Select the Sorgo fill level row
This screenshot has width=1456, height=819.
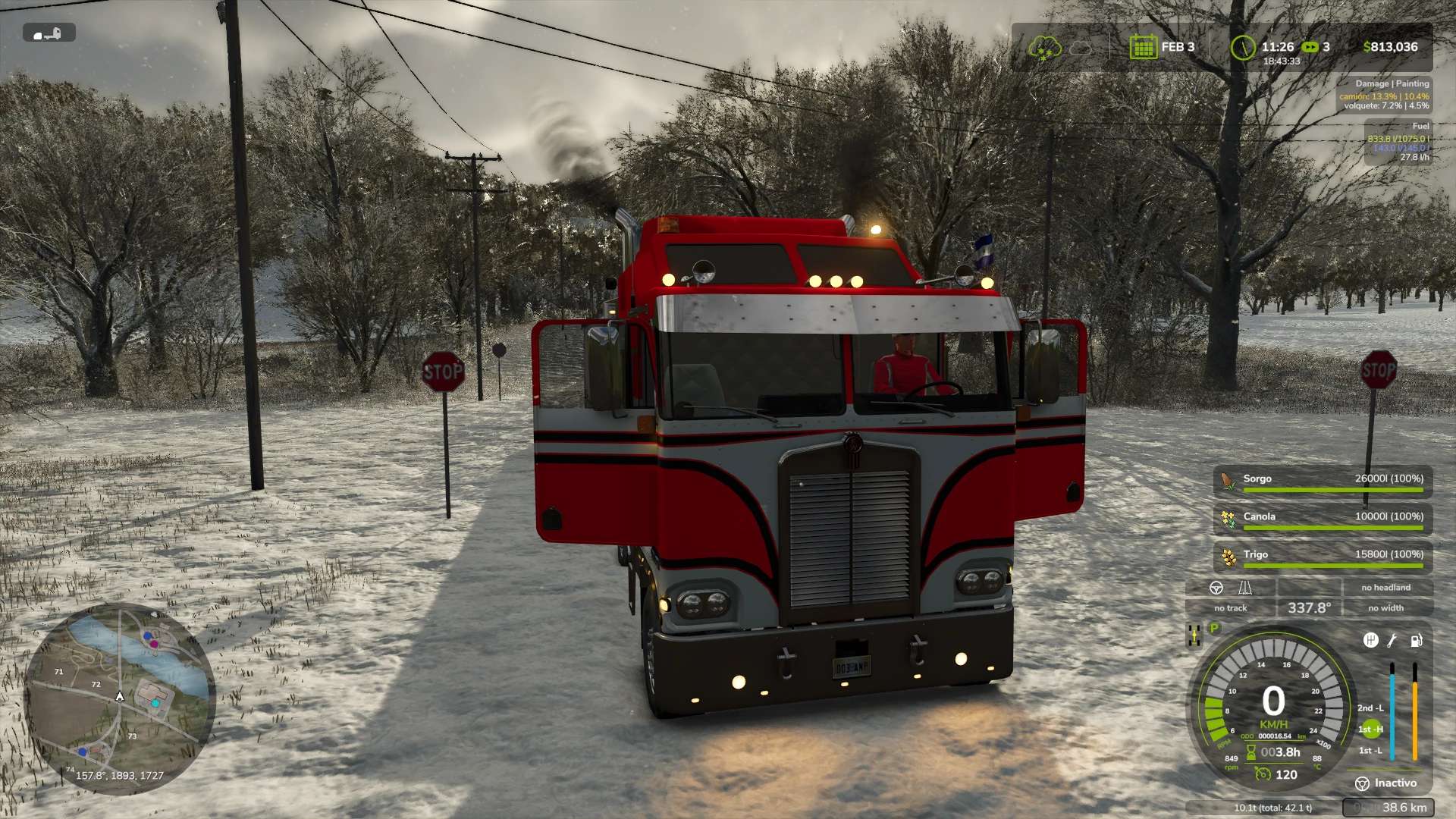(1323, 482)
